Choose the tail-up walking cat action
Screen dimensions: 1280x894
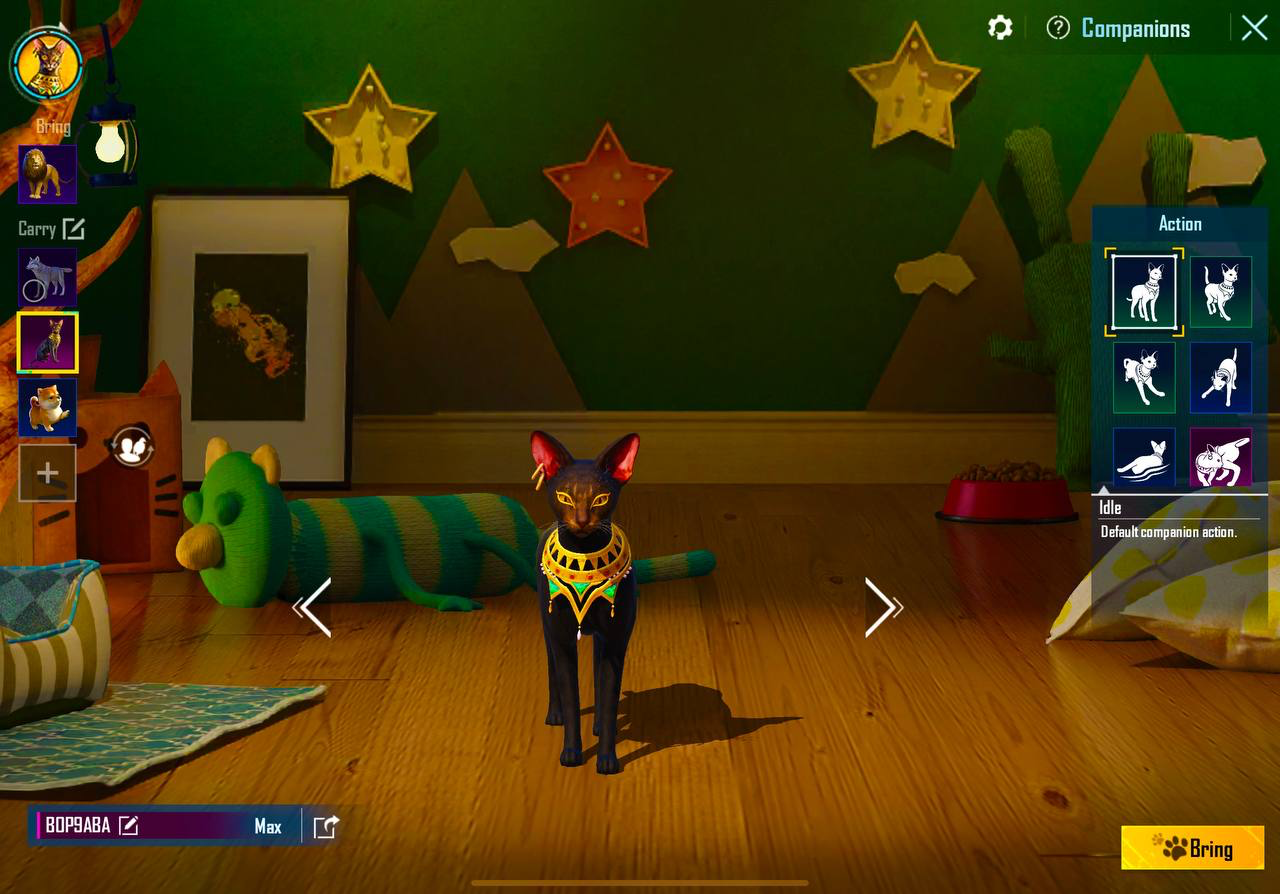pos(1220,291)
